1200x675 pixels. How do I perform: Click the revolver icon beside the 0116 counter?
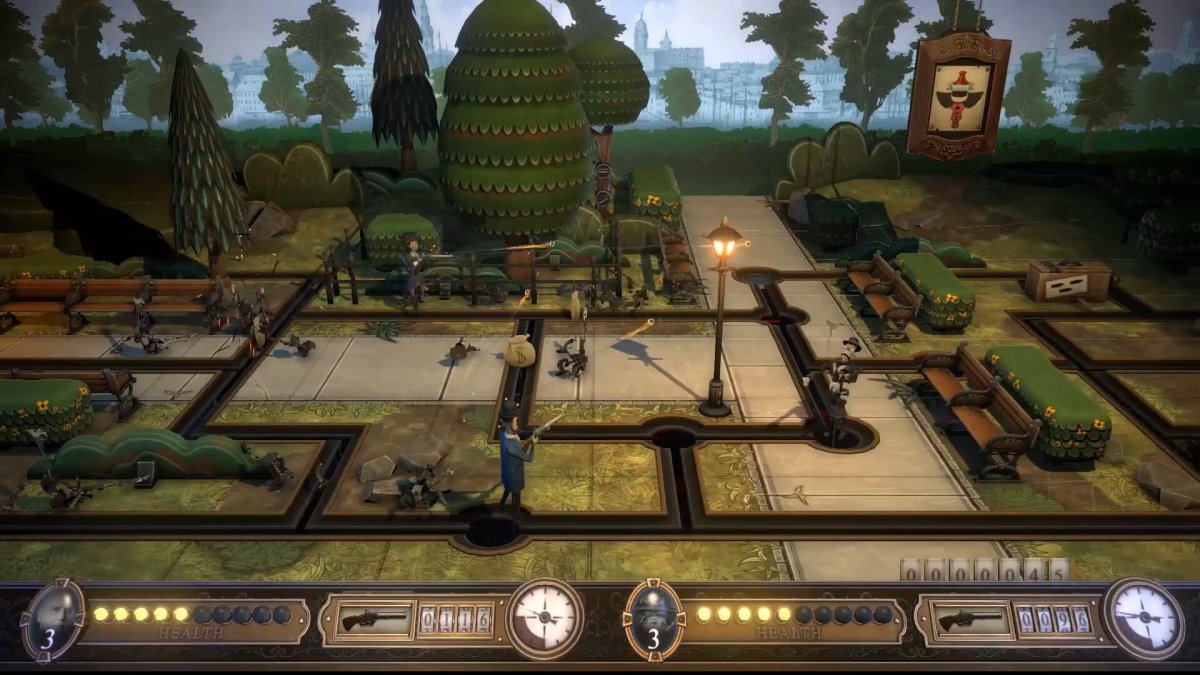(x=375, y=620)
